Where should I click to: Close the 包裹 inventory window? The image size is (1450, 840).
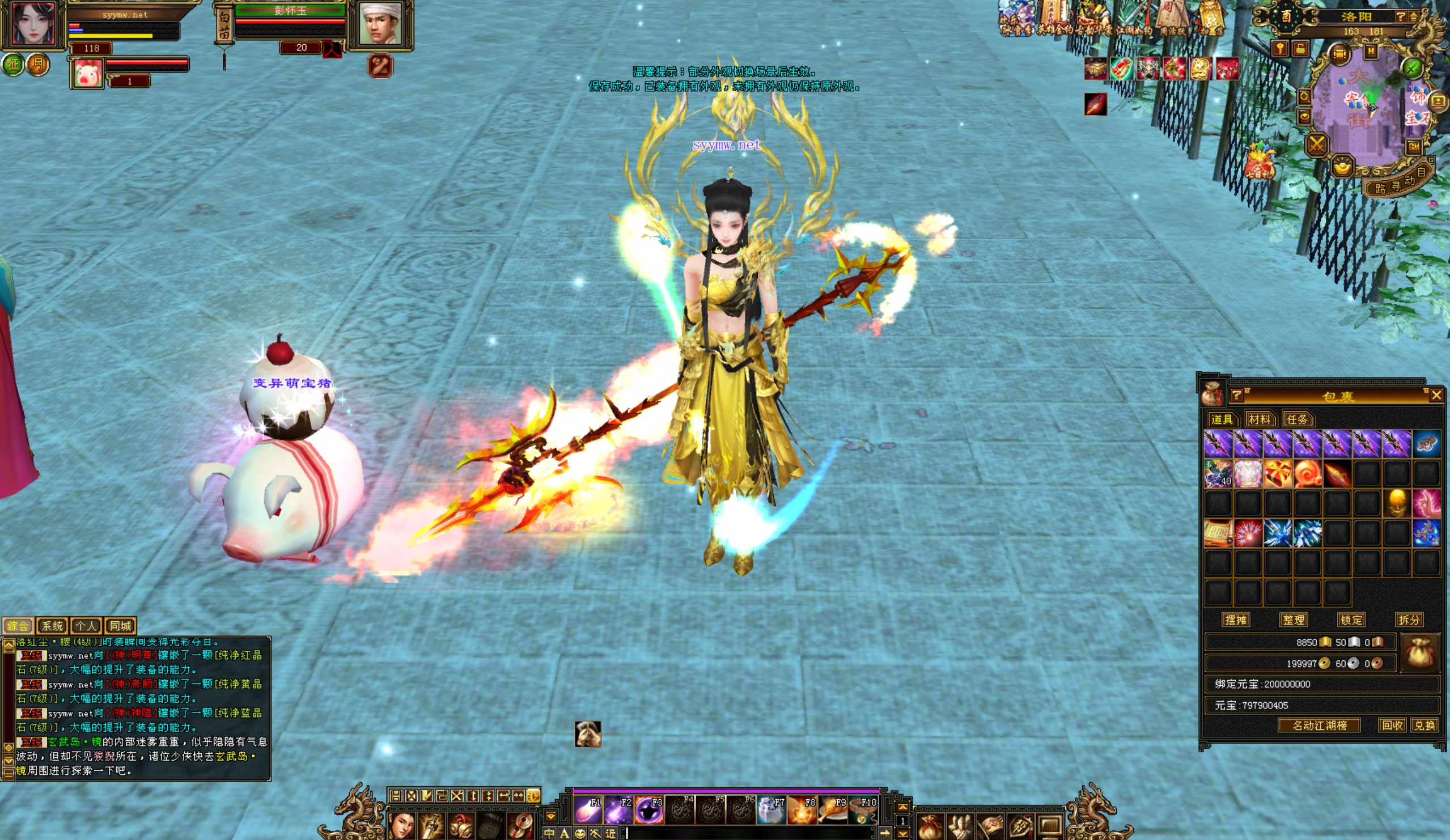pyautogui.click(x=1436, y=394)
